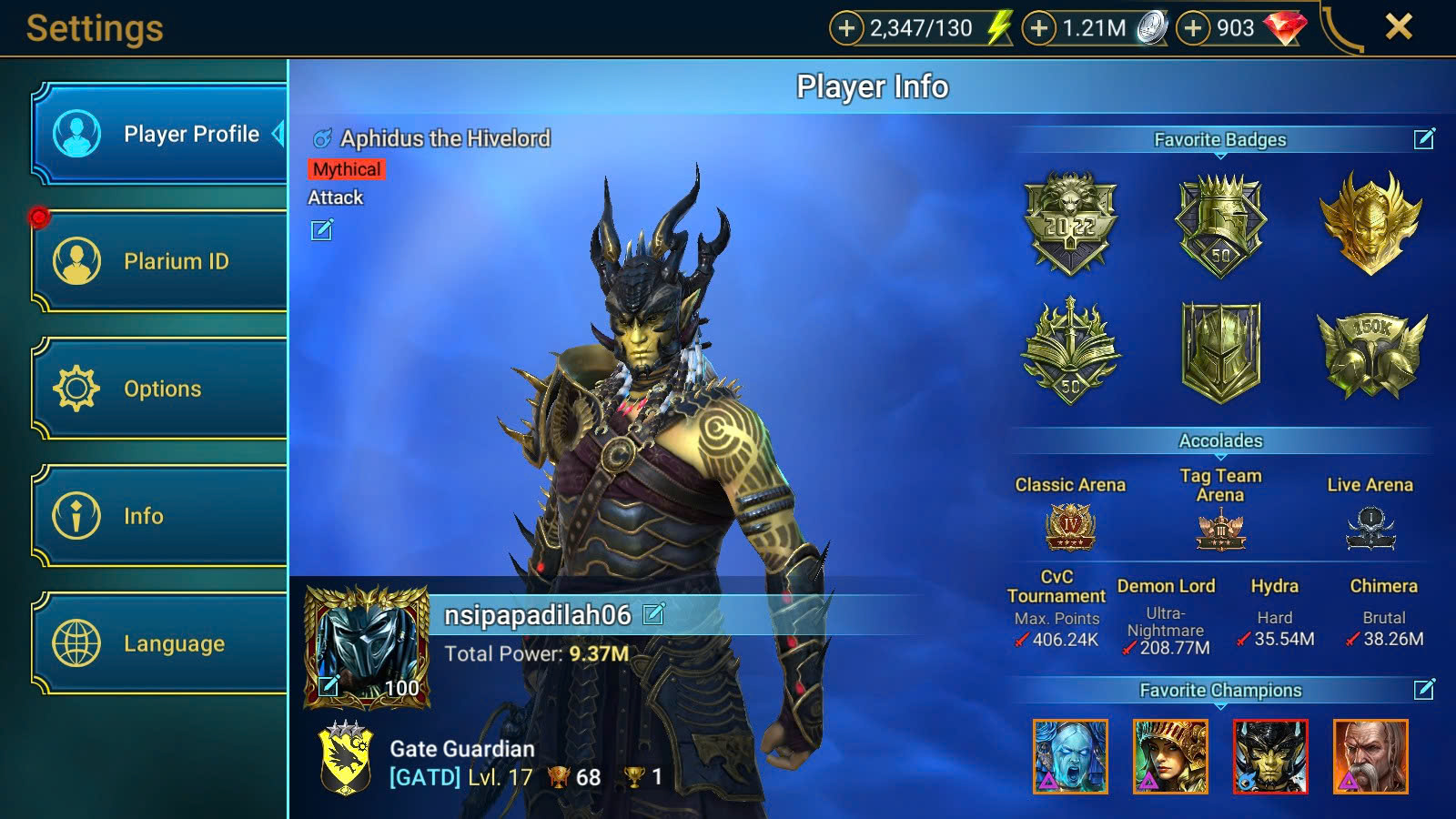1456x819 pixels.
Task: Edit the Favorite Champions list
Action: tap(1424, 690)
